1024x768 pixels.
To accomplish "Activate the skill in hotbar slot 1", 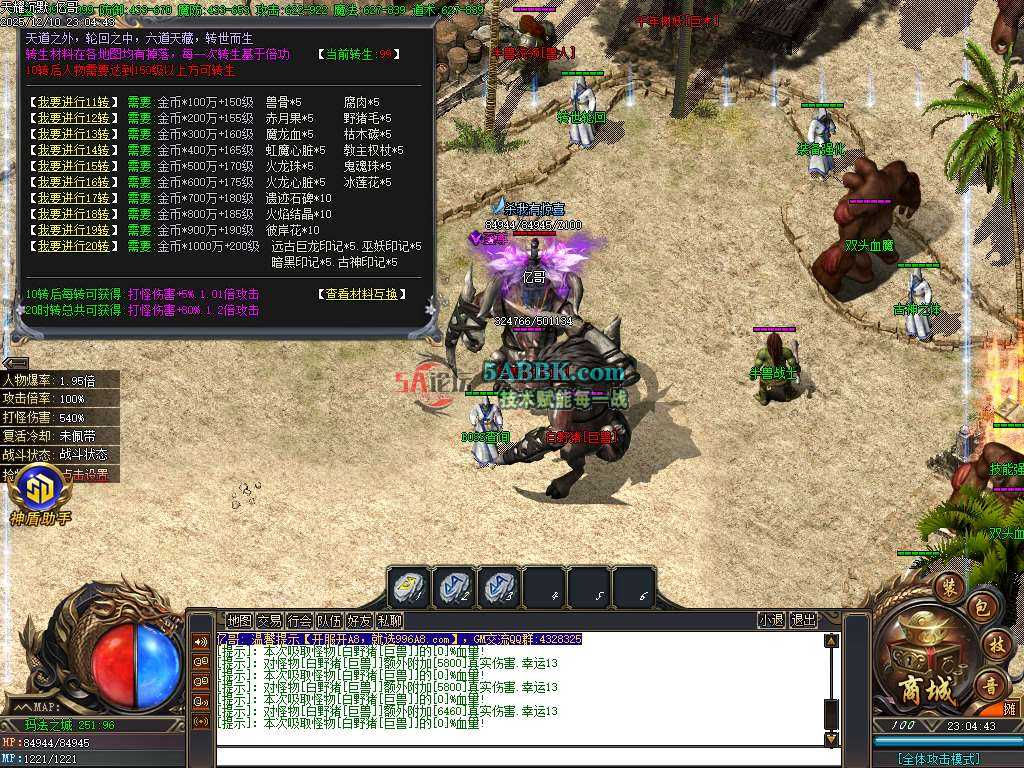I will (x=410, y=588).
